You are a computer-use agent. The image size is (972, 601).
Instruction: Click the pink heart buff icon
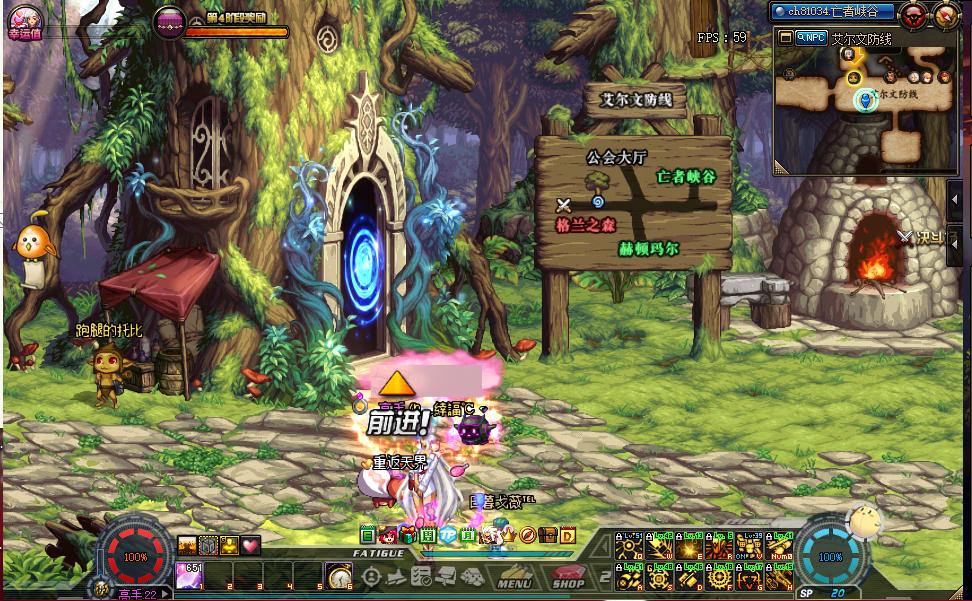click(x=250, y=545)
